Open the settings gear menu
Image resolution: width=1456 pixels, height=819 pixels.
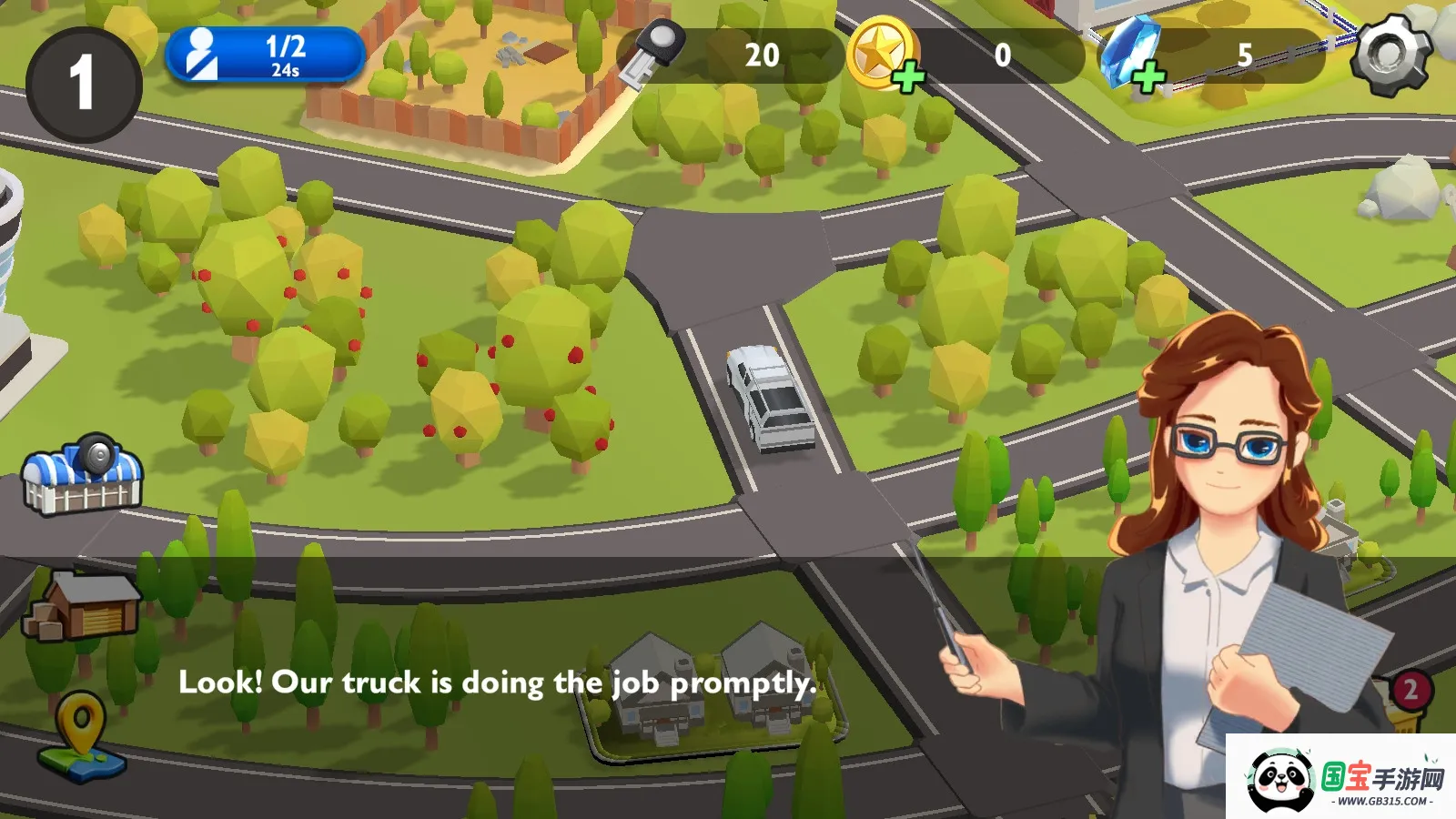tap(1389, 55)
